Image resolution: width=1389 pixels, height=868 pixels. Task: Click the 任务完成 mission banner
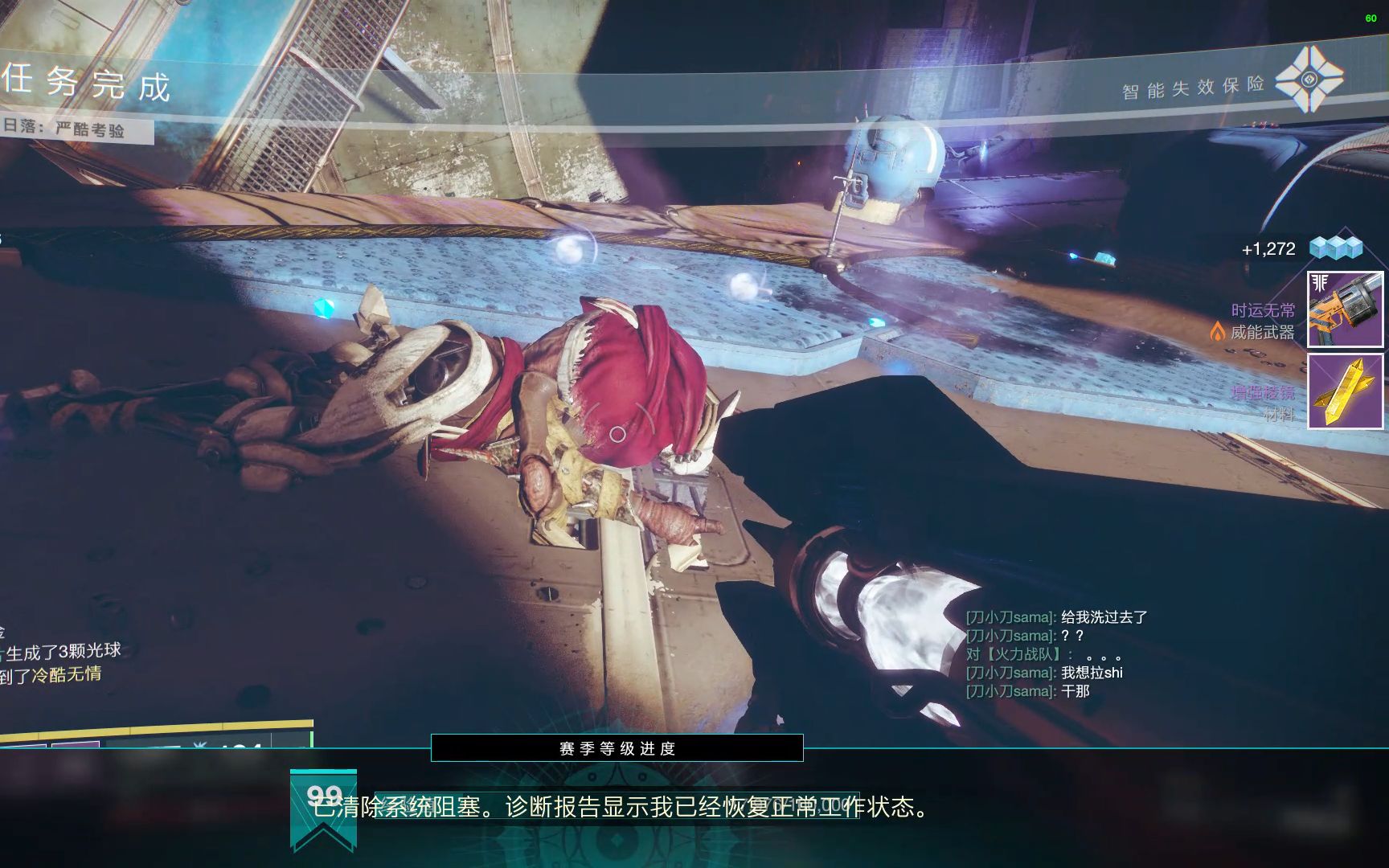[x=87, y=84]
